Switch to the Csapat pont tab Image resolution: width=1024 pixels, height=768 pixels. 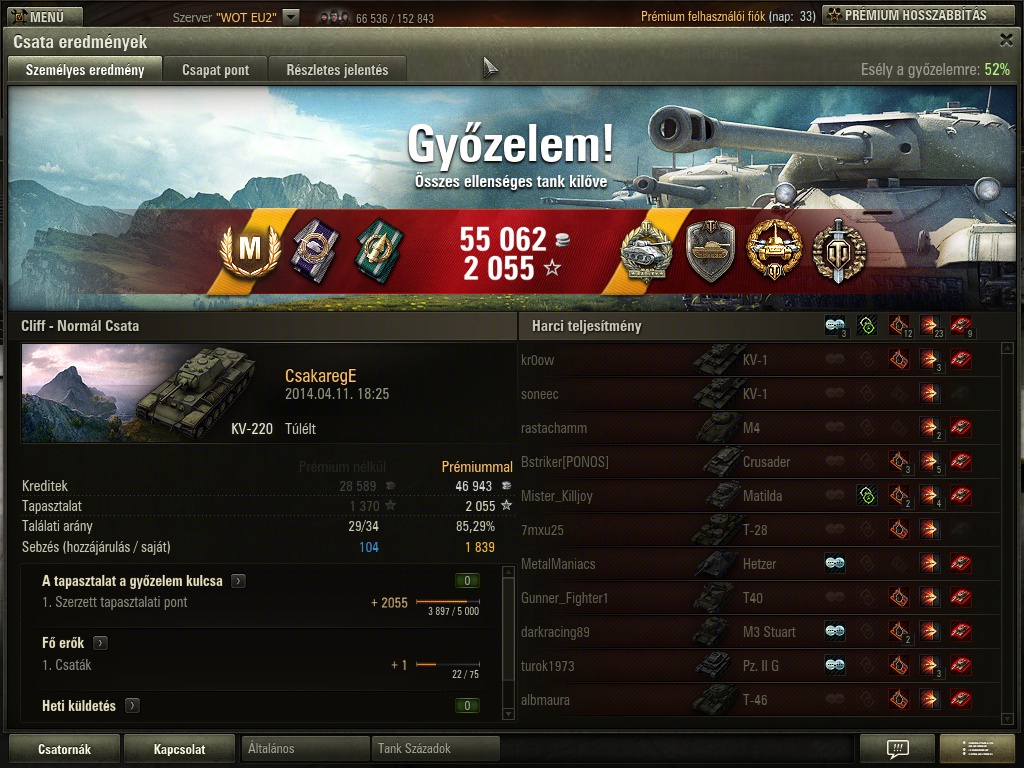click(x=215, y=70)
